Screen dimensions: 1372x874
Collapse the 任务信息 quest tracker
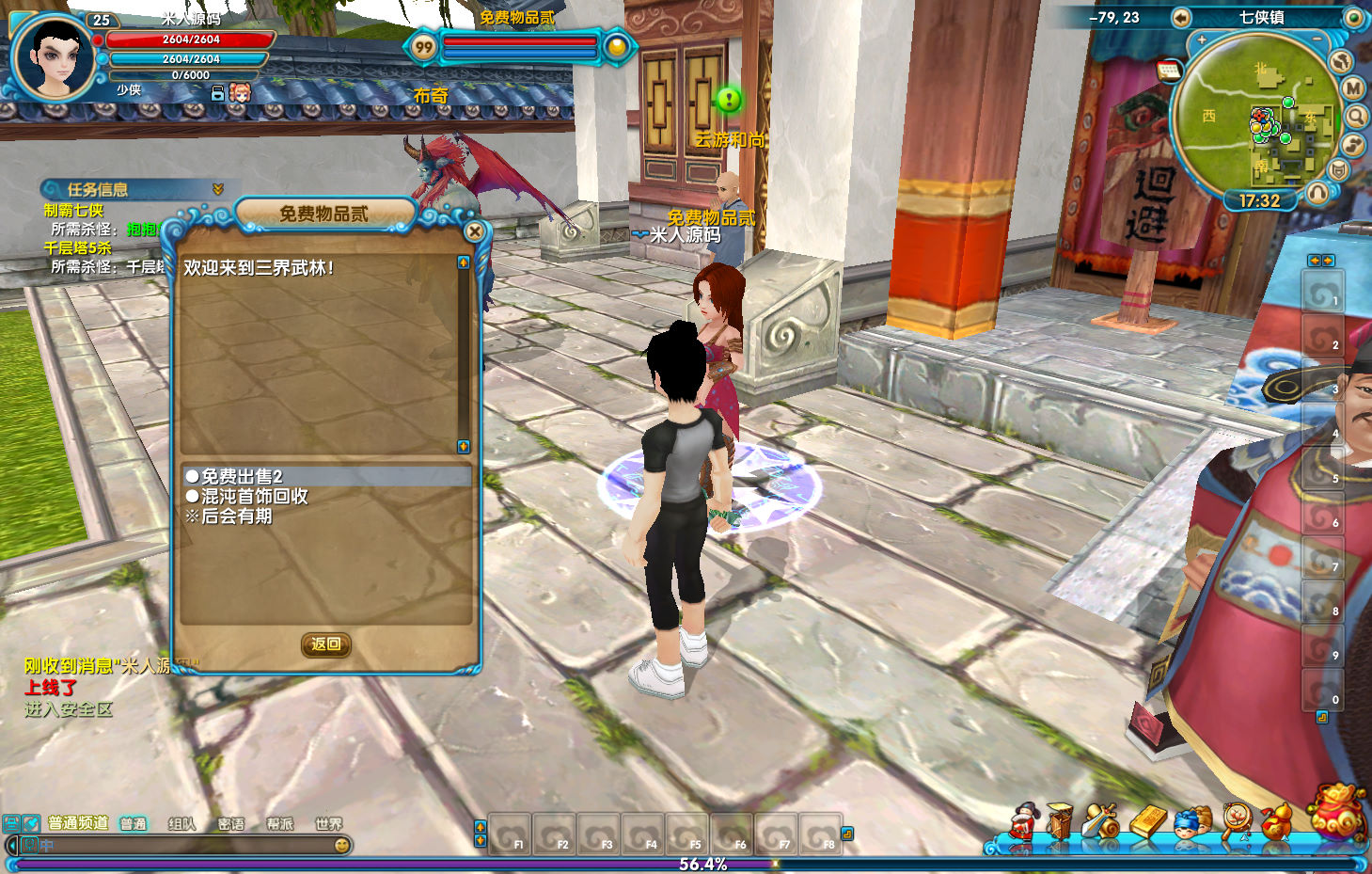[218, 189]
